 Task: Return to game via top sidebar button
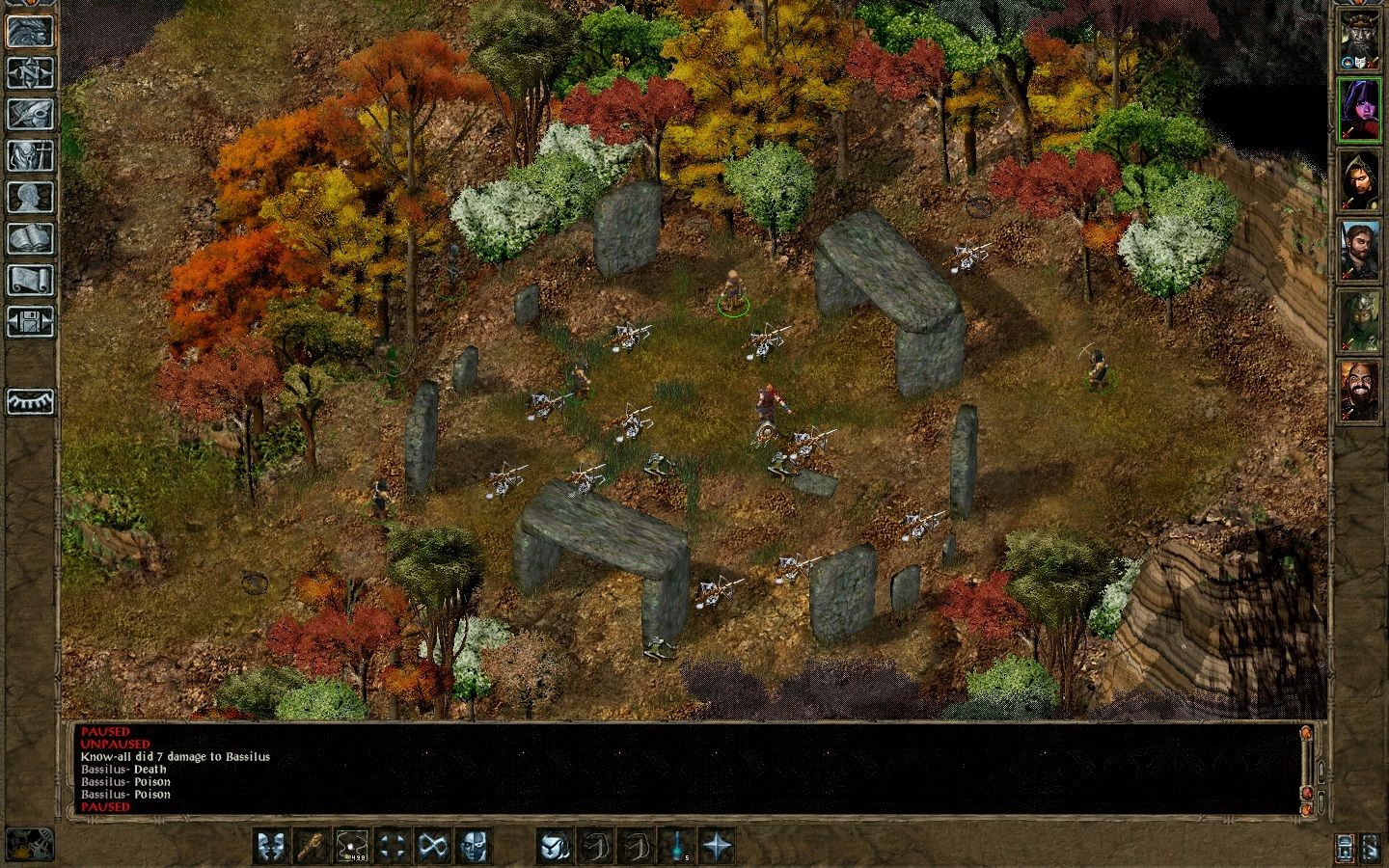pos(31,30)
